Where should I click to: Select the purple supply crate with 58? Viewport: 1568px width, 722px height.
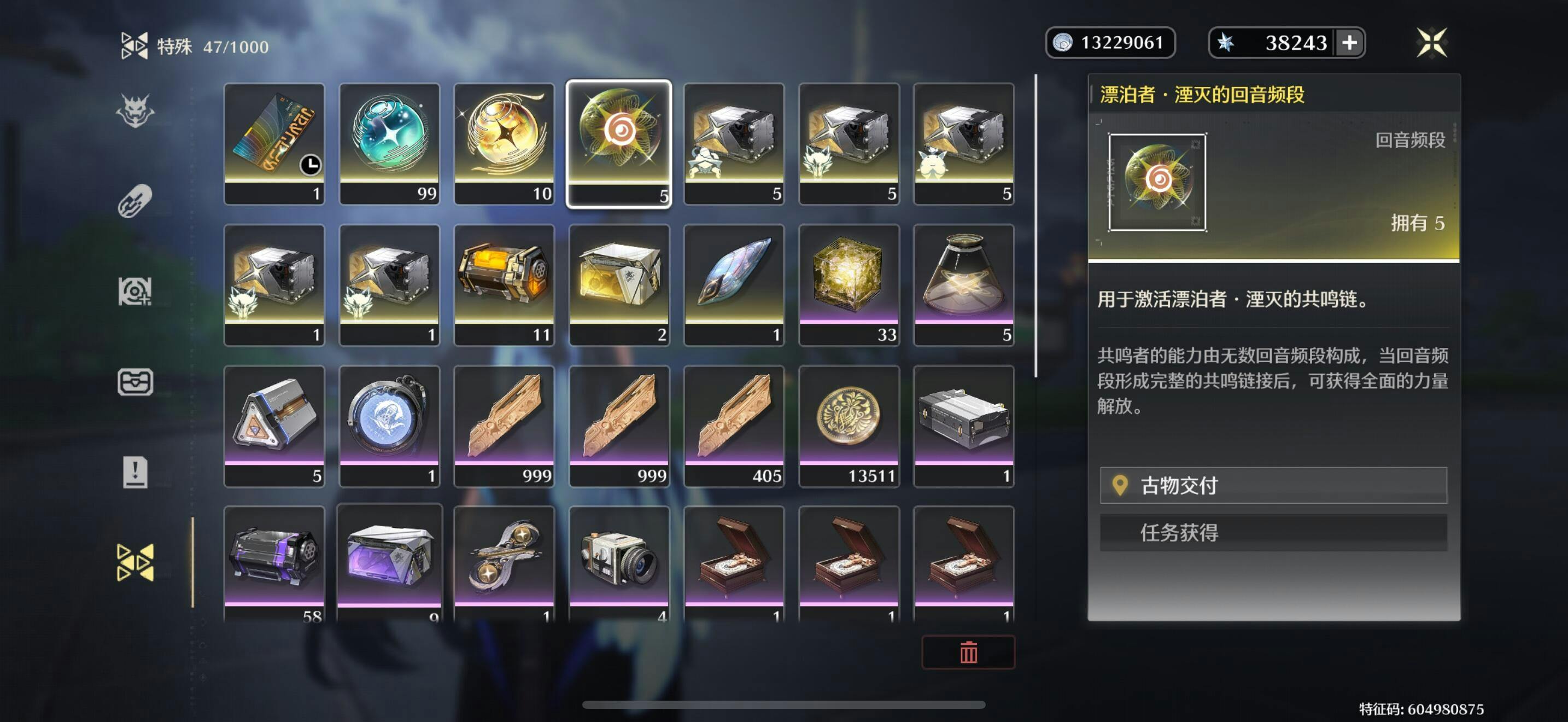(274, 563)
